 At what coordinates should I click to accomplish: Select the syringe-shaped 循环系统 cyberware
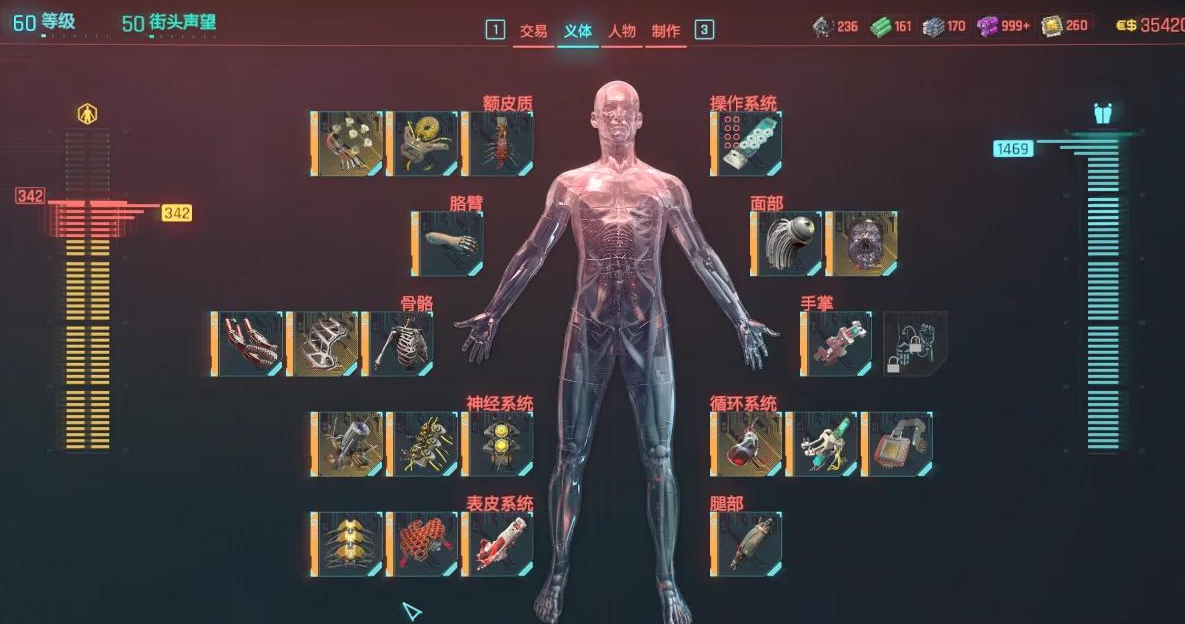[822, 444]
